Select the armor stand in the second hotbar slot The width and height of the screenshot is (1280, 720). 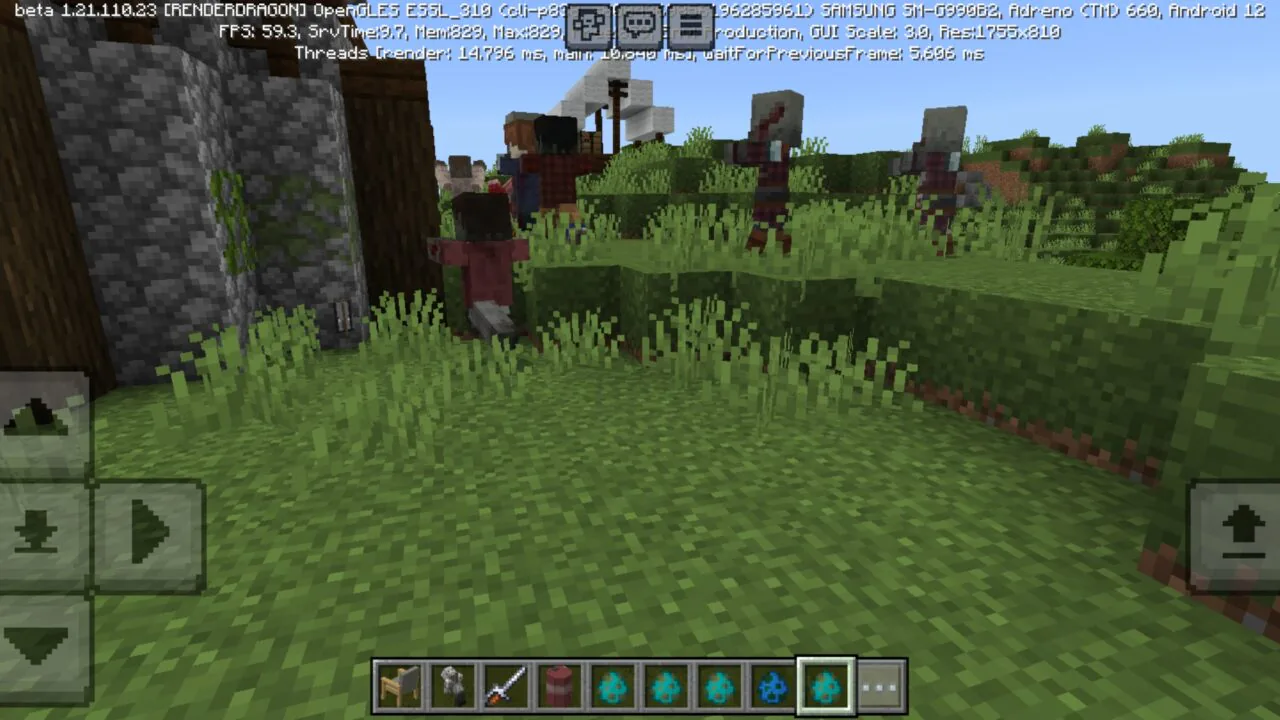coord(452,685)
